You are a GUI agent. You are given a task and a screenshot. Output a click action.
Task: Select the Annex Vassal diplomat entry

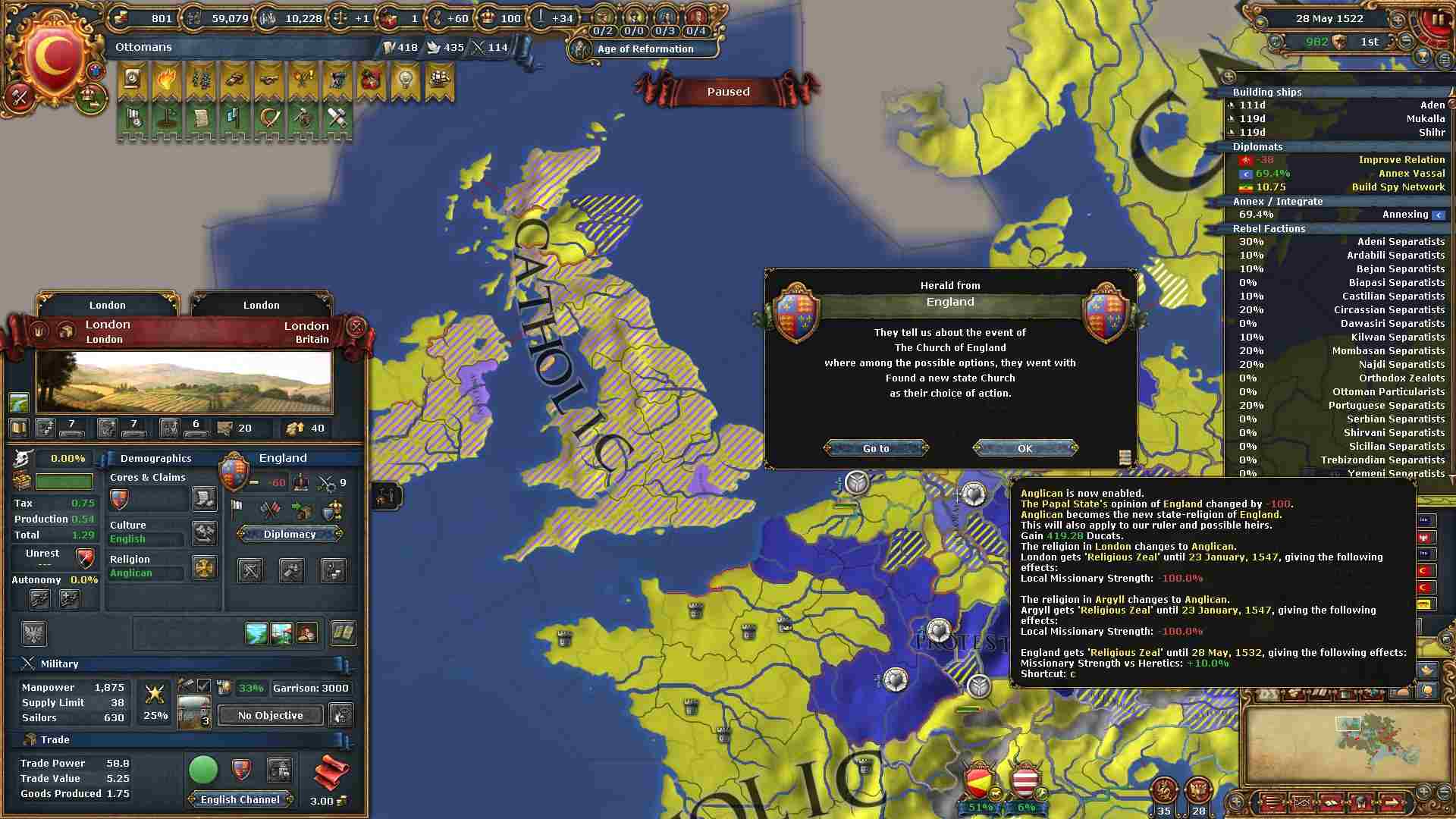(x=1341, y=174)
